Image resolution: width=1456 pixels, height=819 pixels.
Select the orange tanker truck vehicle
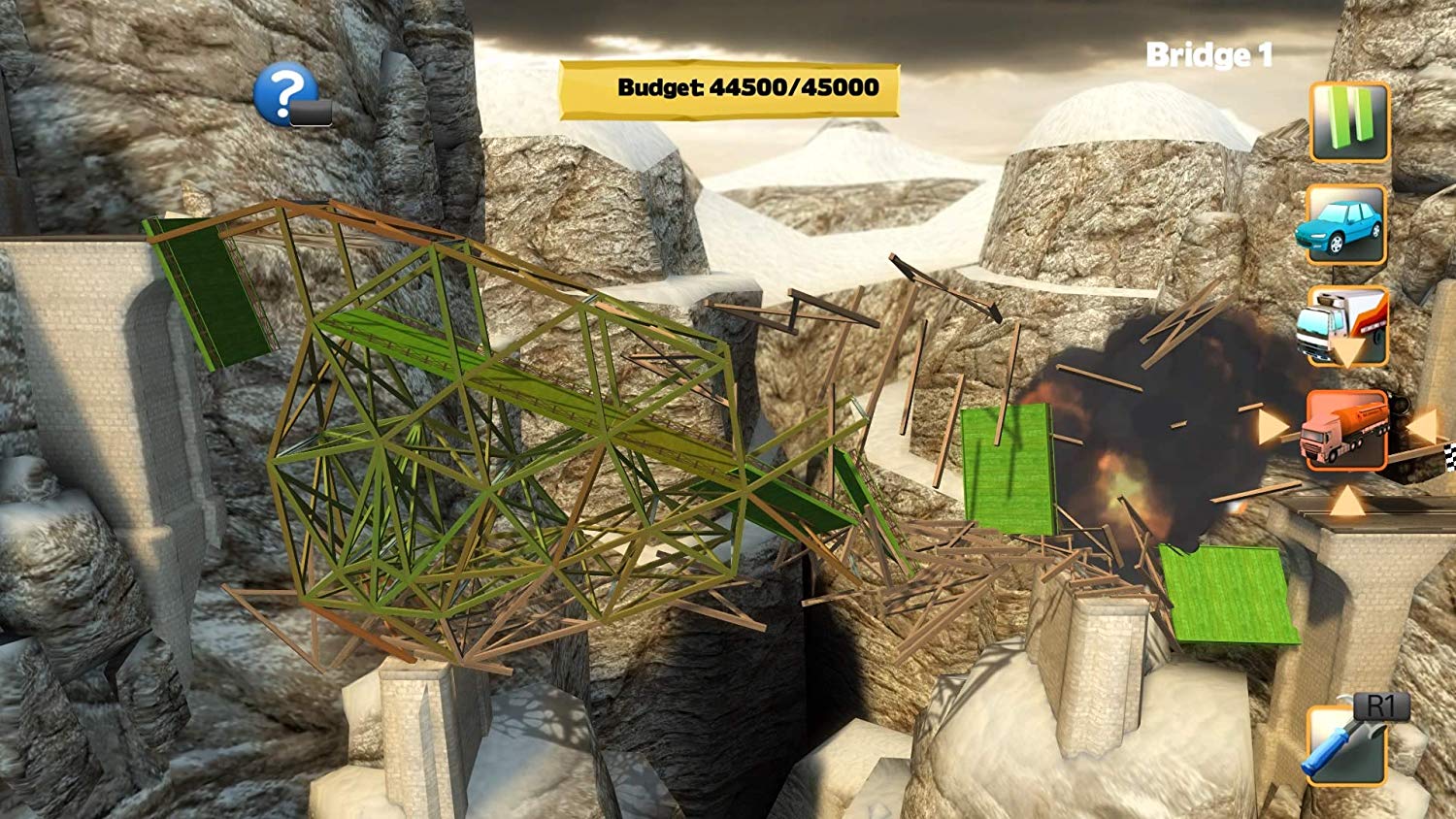click(x=1344, y=430)
